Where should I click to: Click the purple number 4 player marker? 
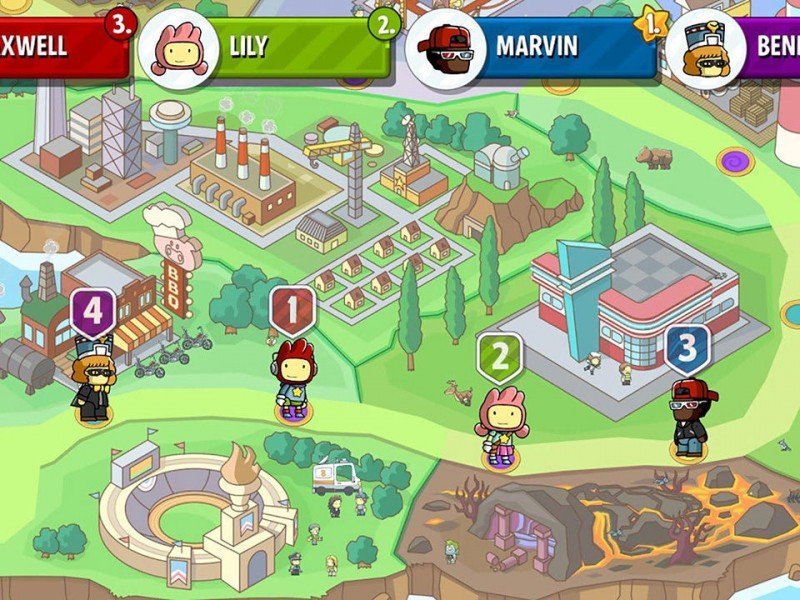click(x=92, y=313)
